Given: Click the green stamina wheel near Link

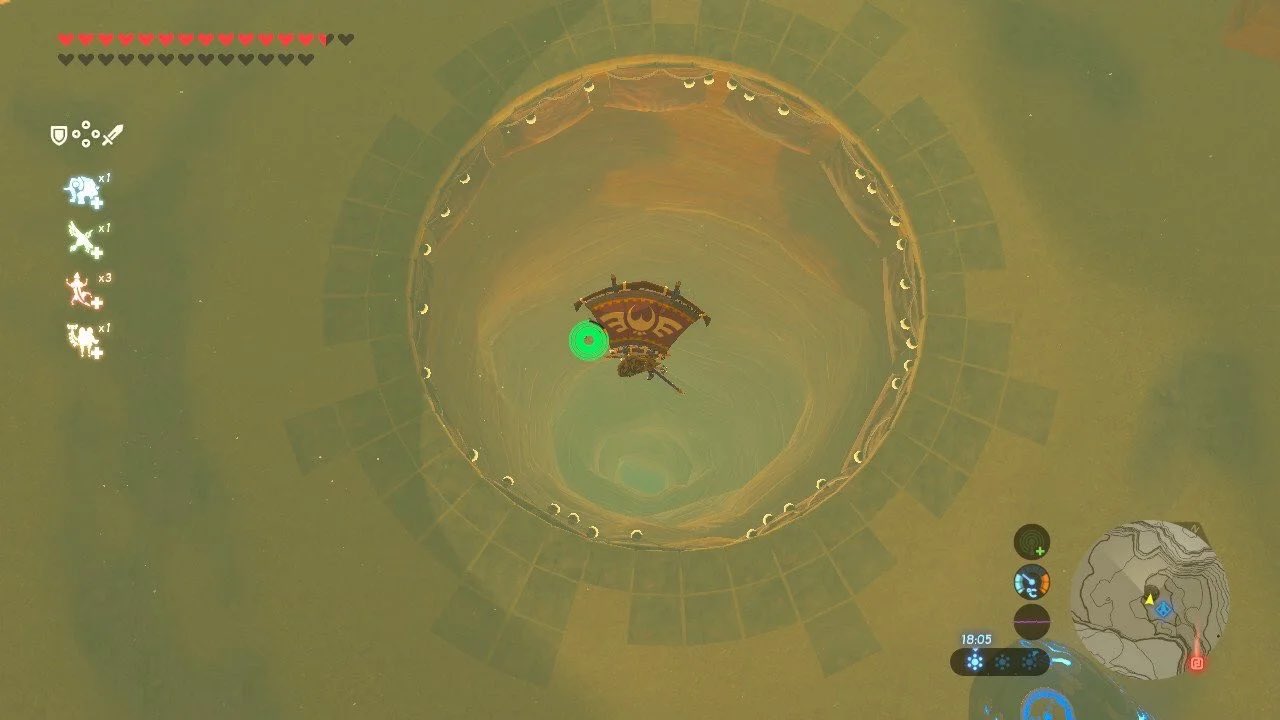Looking at the screenshot, I should coord(588,340).
